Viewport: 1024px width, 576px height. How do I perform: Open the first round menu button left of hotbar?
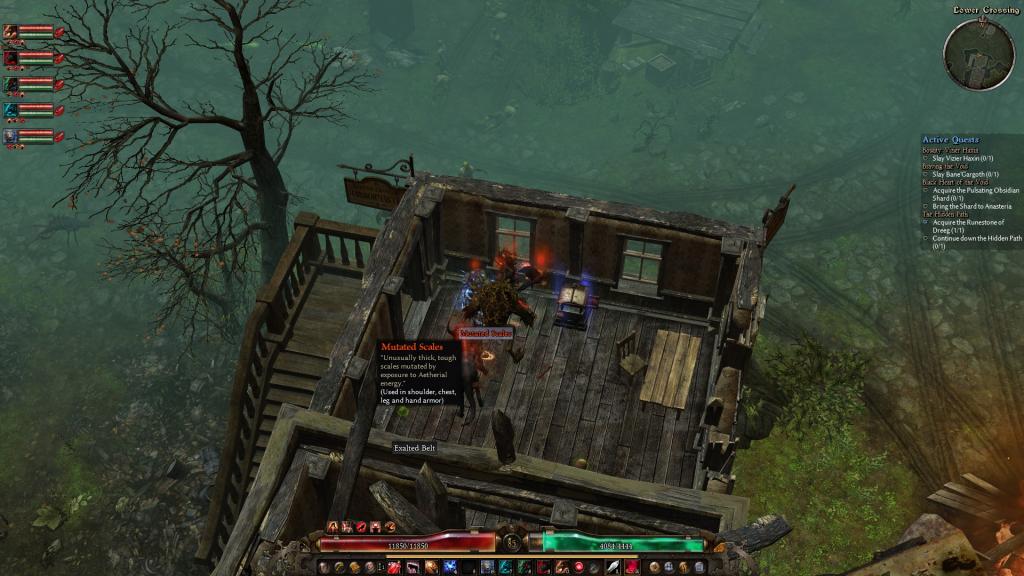pyautogui.click(x=325, y=567)
